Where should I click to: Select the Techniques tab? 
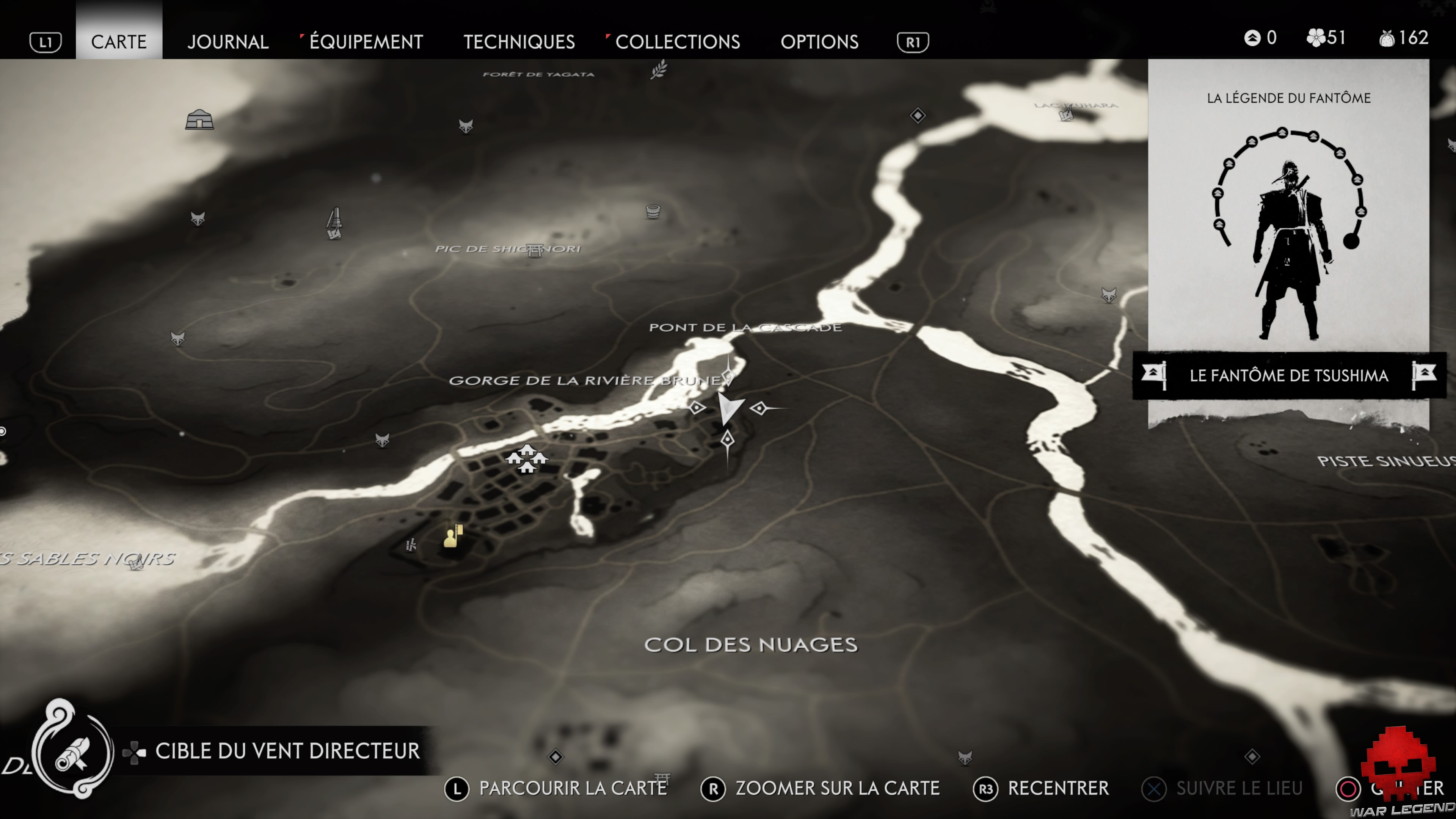[x=519, y=41]
